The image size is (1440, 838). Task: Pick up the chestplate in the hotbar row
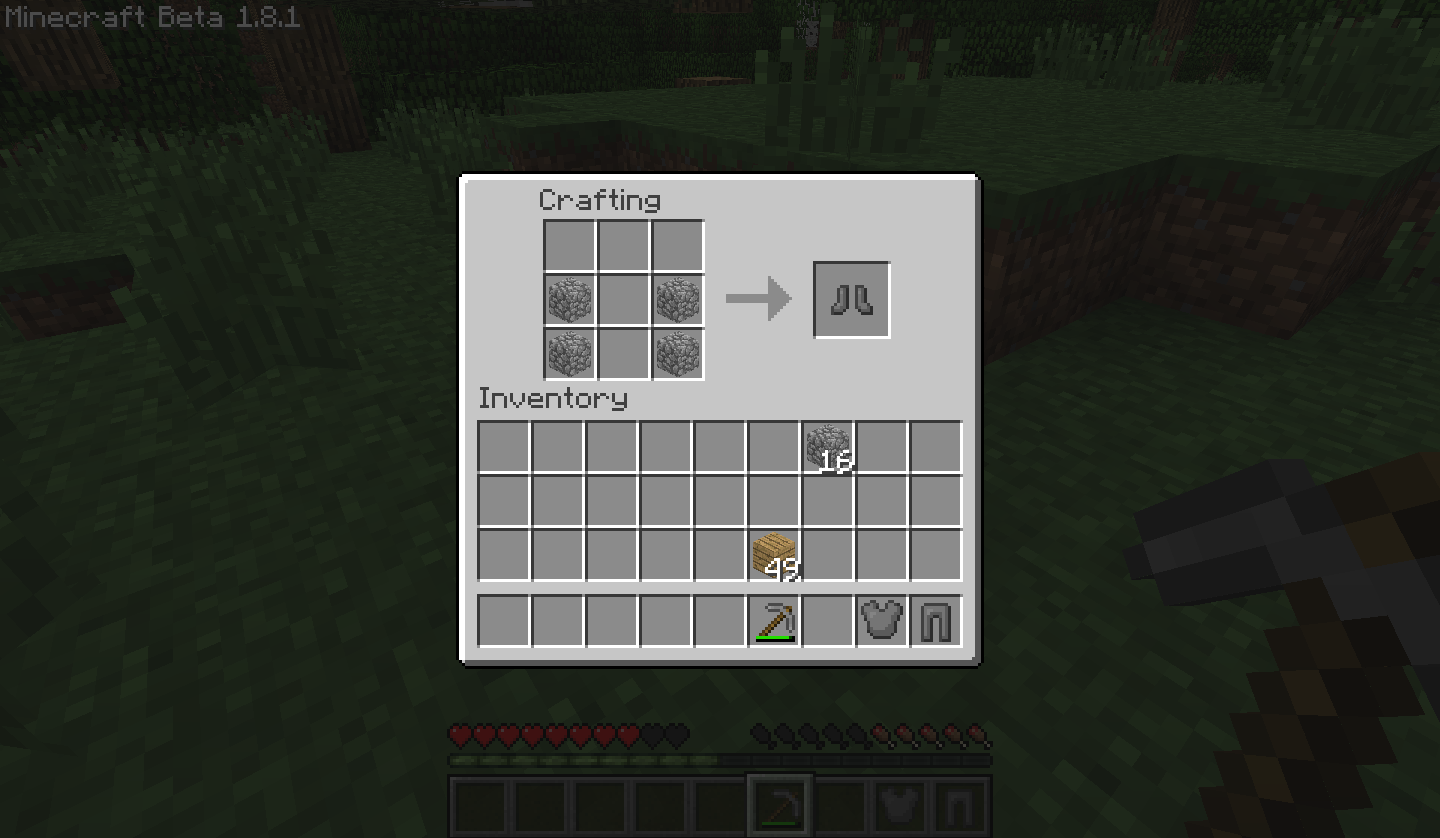tap(880, 620)
